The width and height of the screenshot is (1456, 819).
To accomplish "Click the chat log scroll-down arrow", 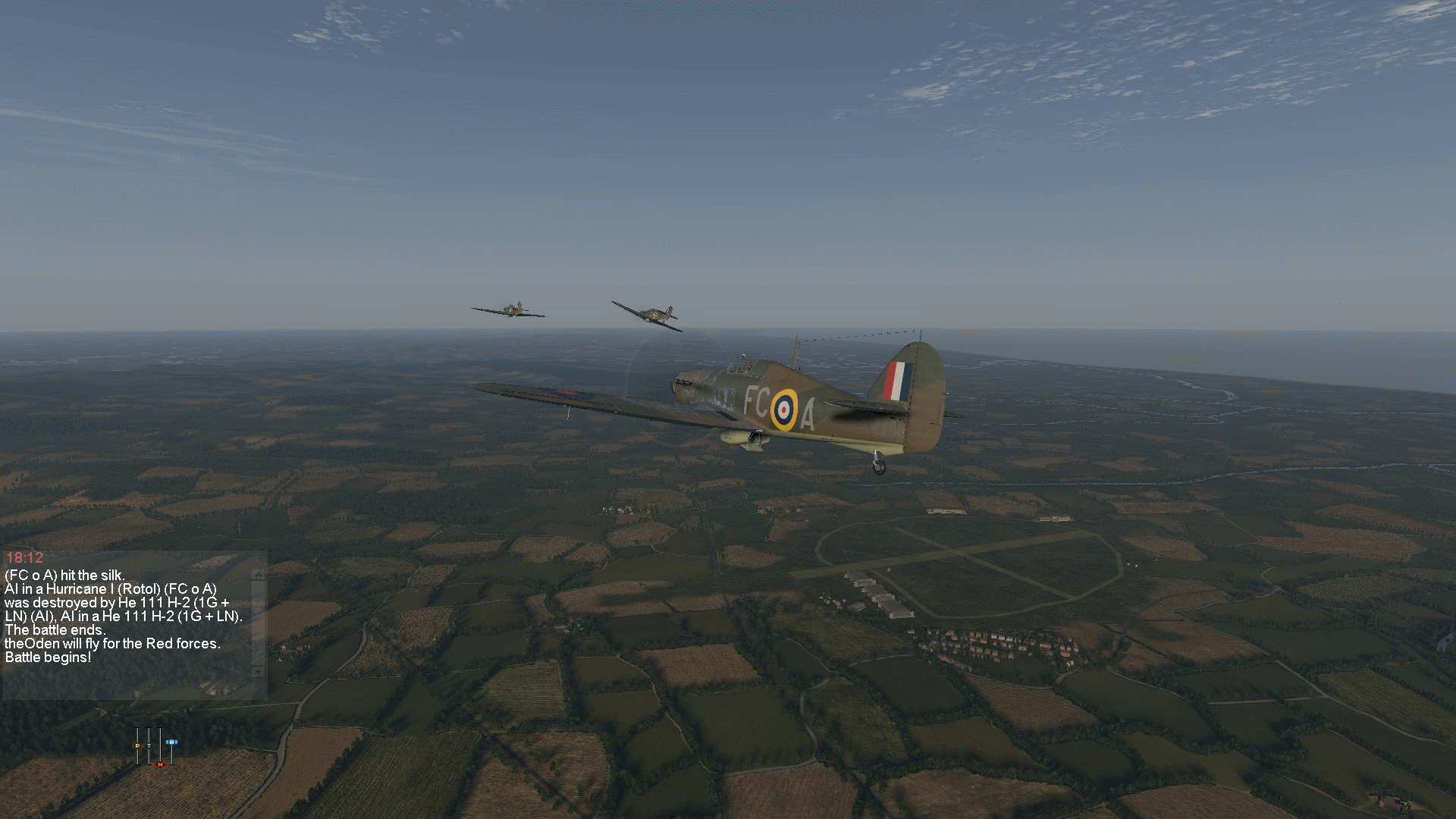I will (259, 672).
